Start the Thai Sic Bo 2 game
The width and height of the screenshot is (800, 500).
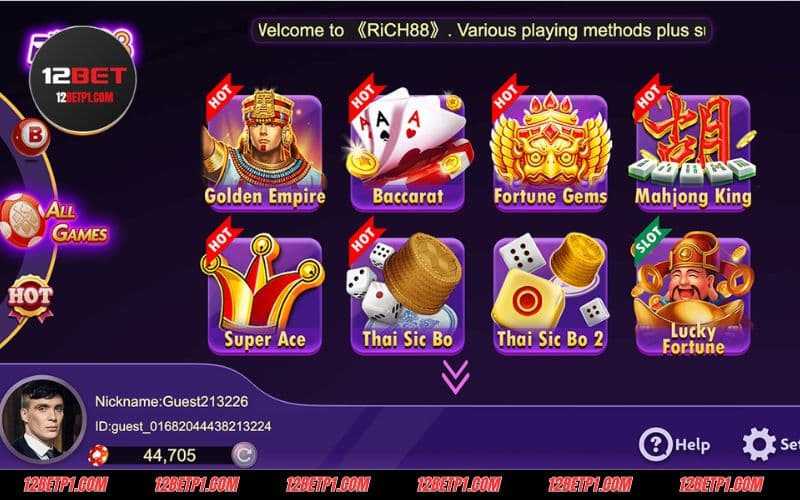(550, 296)
